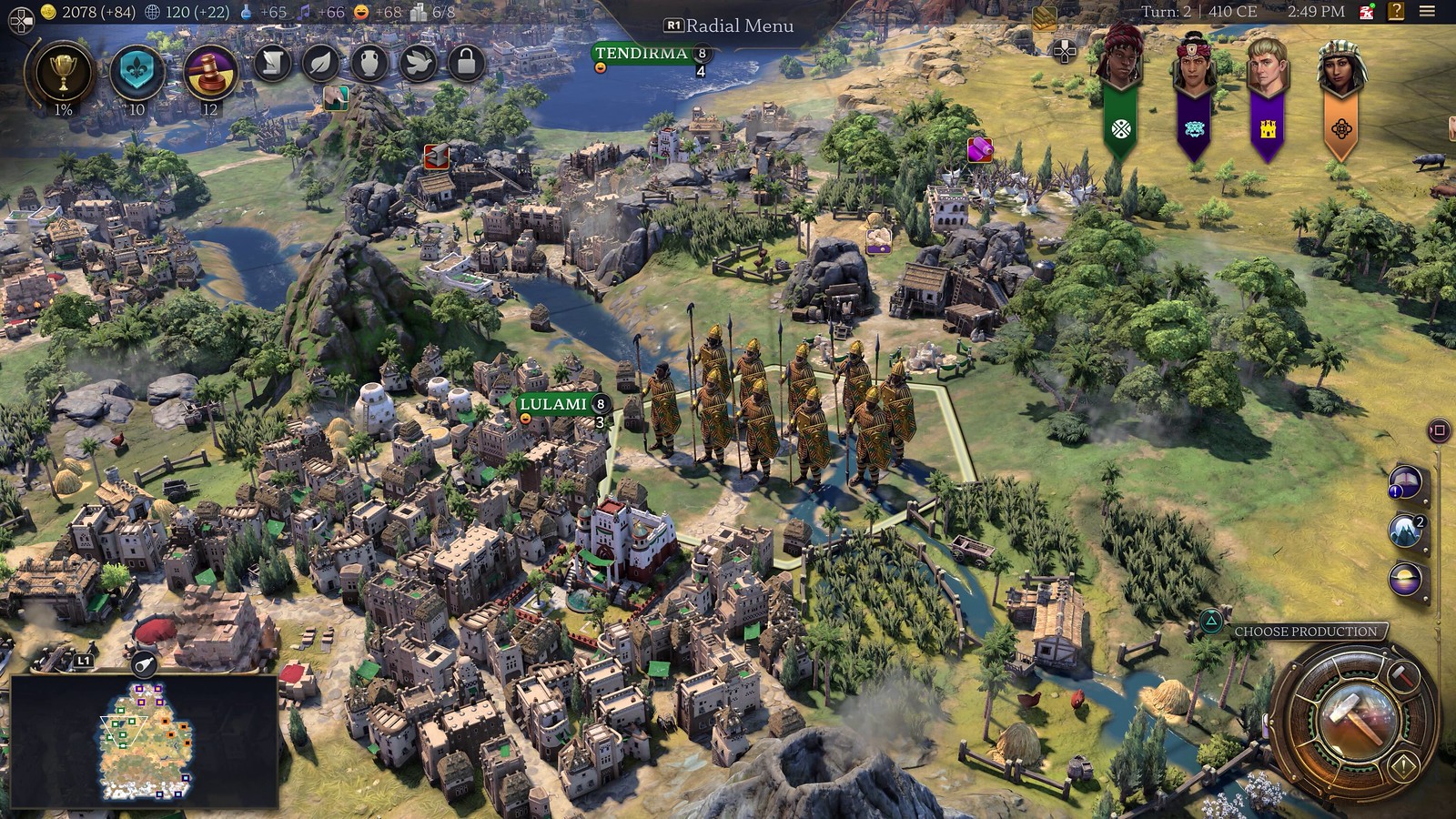Open the amphora goods icon
Image resolution: width=1456 pixels, height=819 pixels.
(x=369, y=64)
